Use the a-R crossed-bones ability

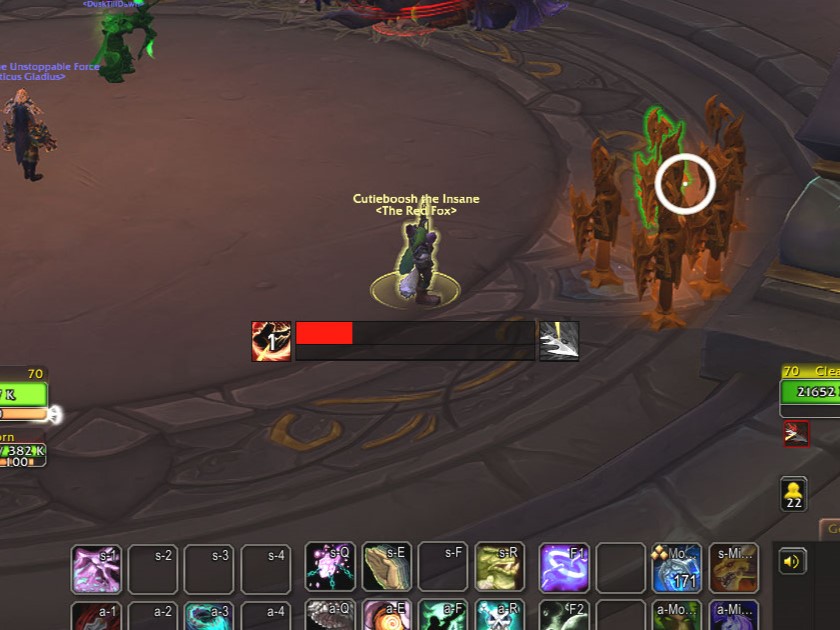[499, 616]
